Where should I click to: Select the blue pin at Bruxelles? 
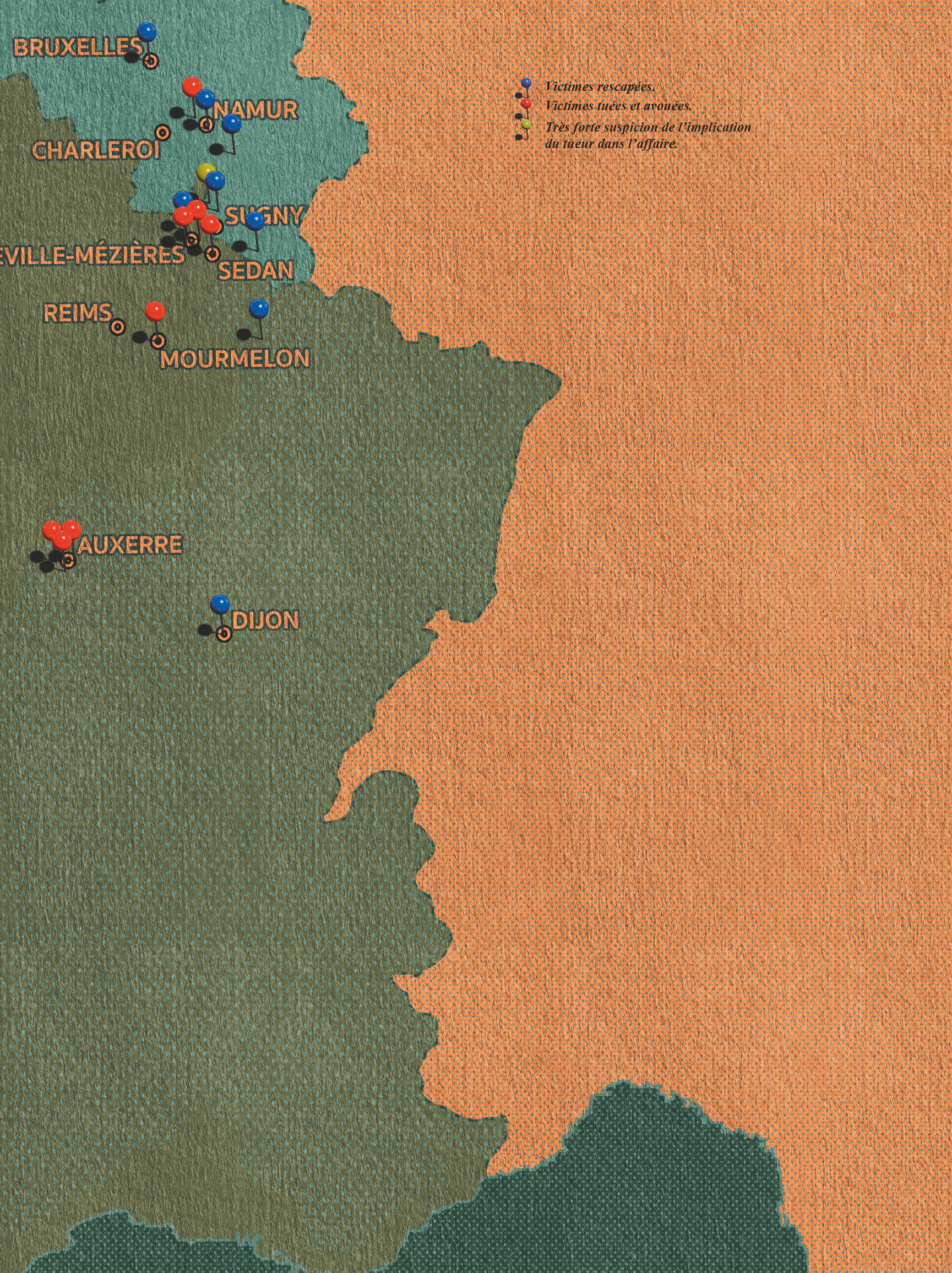(148, 31)
